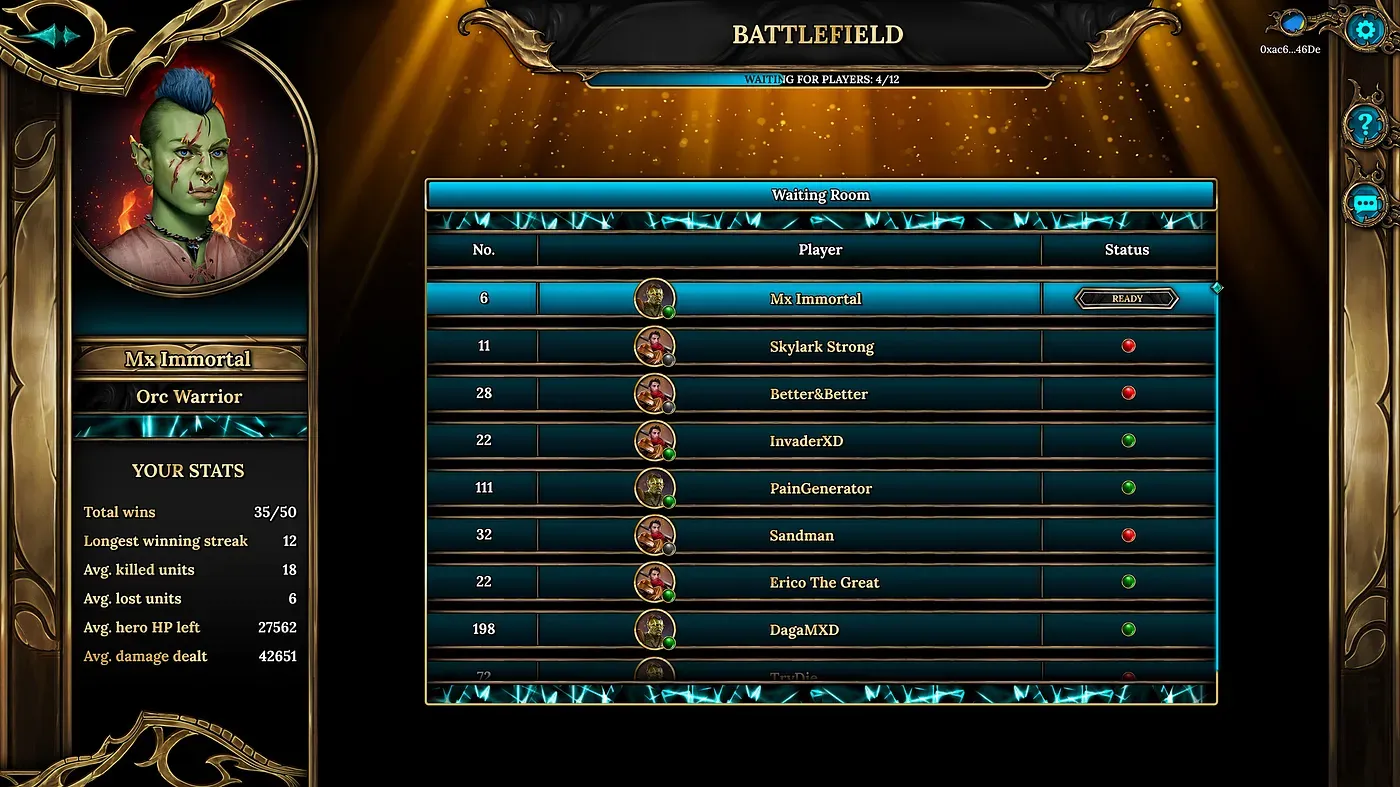
Task: Open the chat speech bubble icon
Action: pos(1364,204)
